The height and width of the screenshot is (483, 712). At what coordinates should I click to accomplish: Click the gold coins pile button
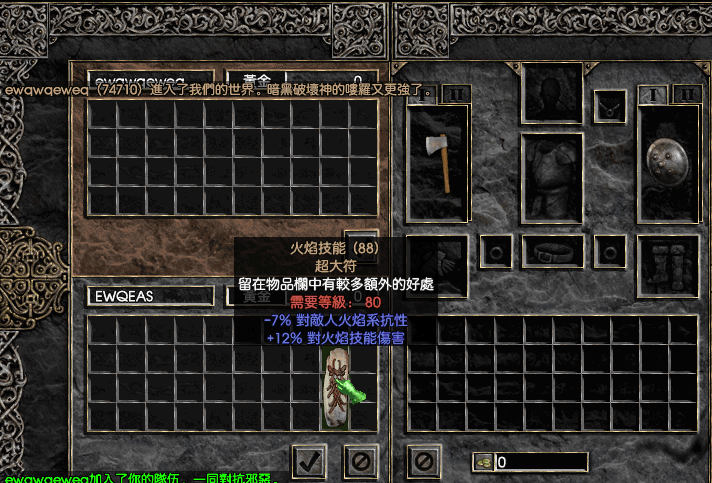[484, 462]
